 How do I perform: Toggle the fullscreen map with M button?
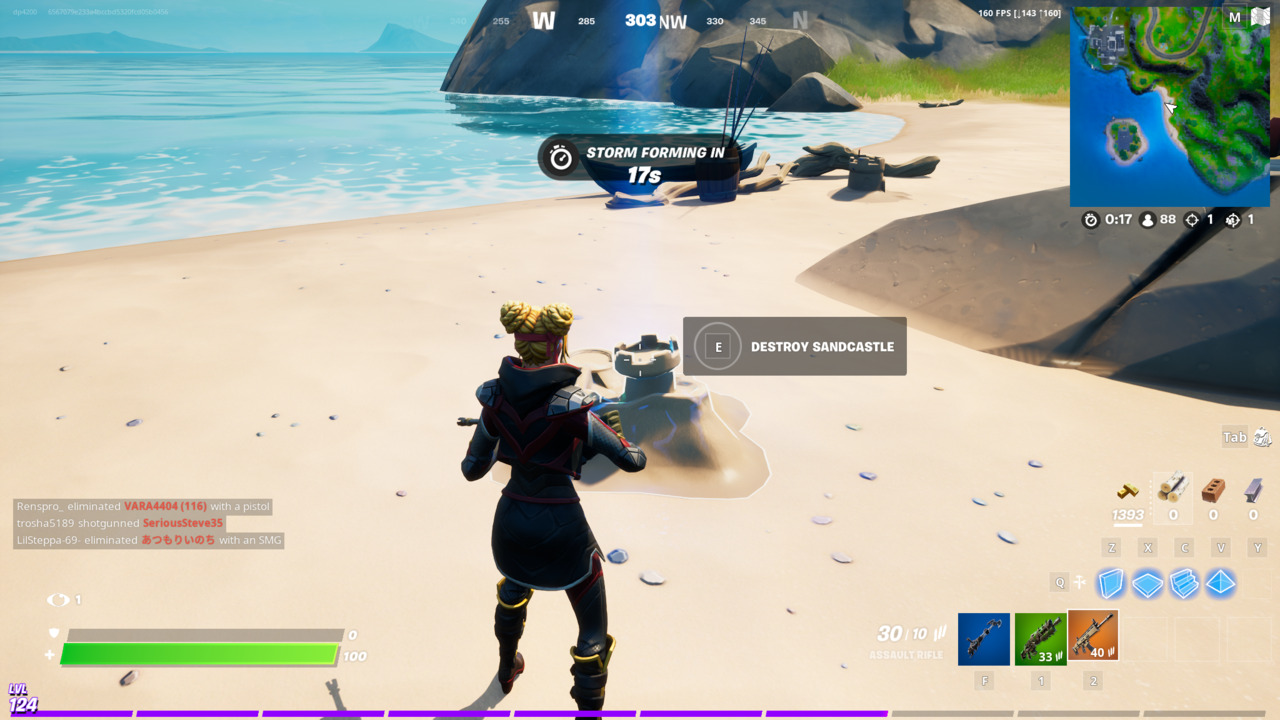pyautogui.click(x=1234, y=17)
